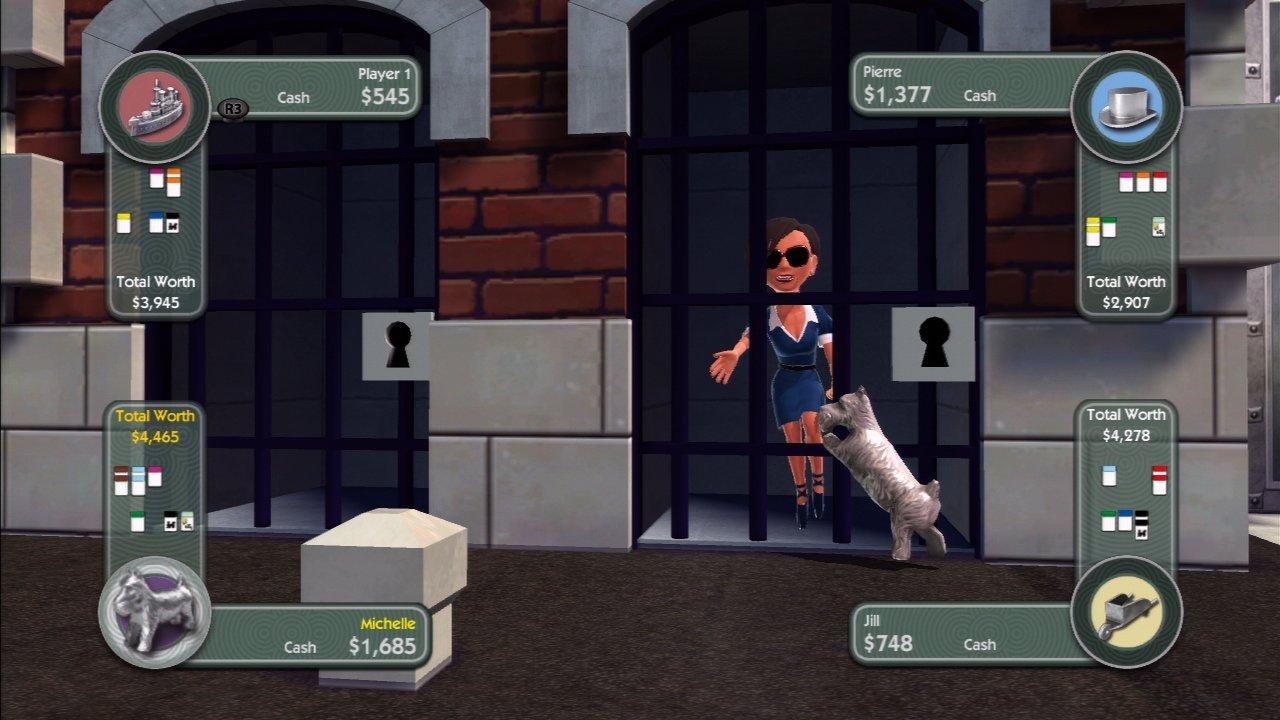
Task: Open Pierre's red property card
Action: point(1160,183)
